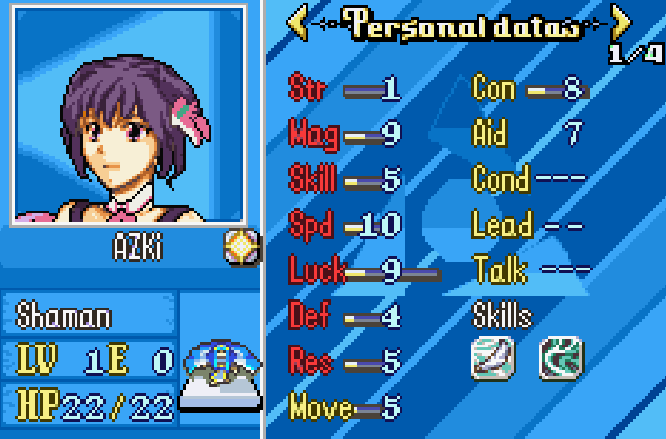Go to the previous stat page arrow

[298, 23]
